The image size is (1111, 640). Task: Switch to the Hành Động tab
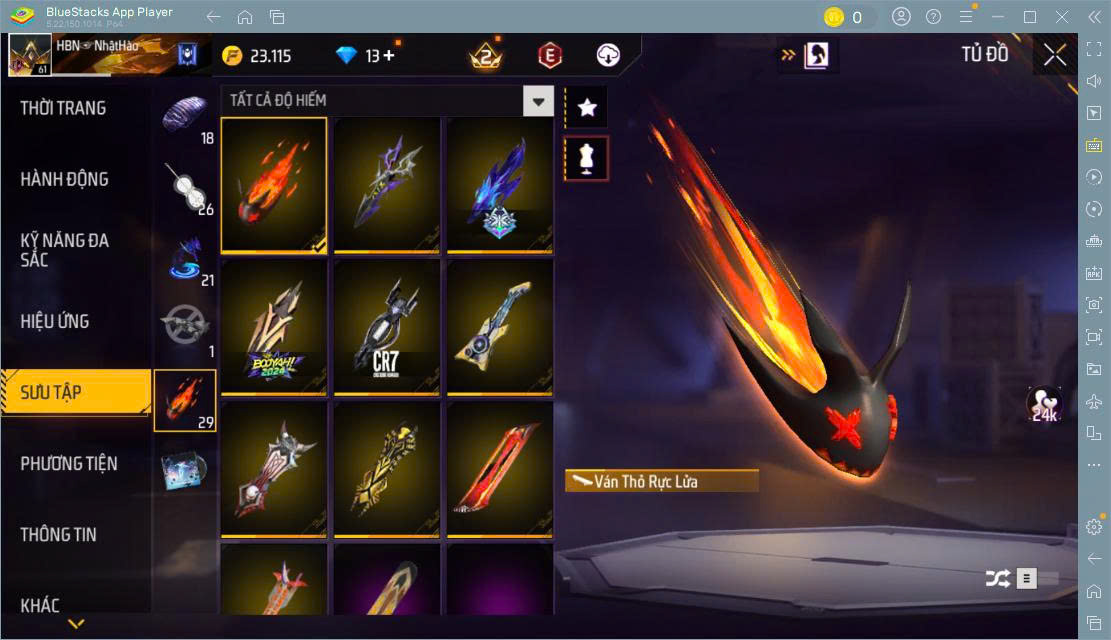pos(64,179)
